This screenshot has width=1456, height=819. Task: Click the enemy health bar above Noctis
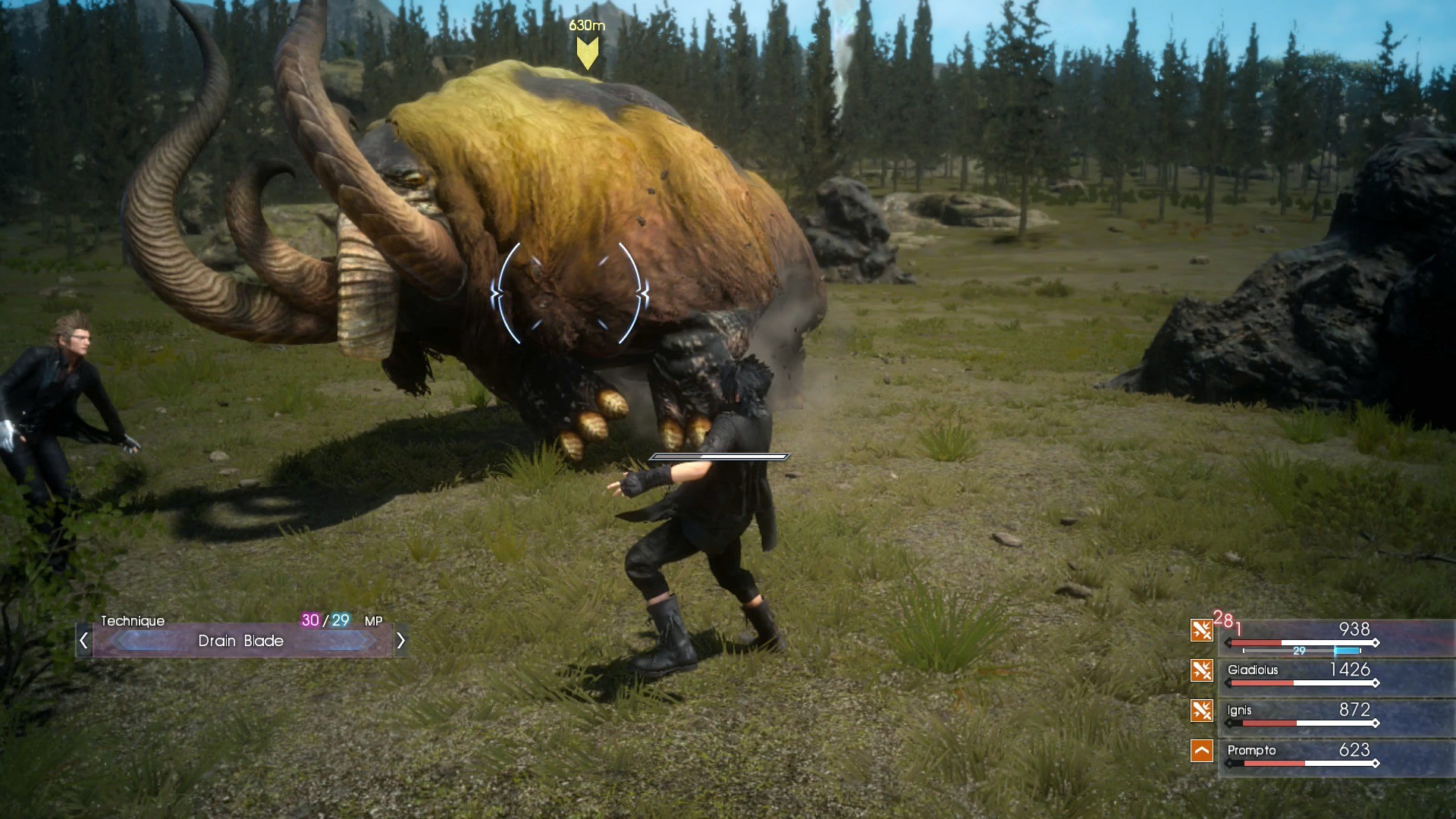pos(719,457)
